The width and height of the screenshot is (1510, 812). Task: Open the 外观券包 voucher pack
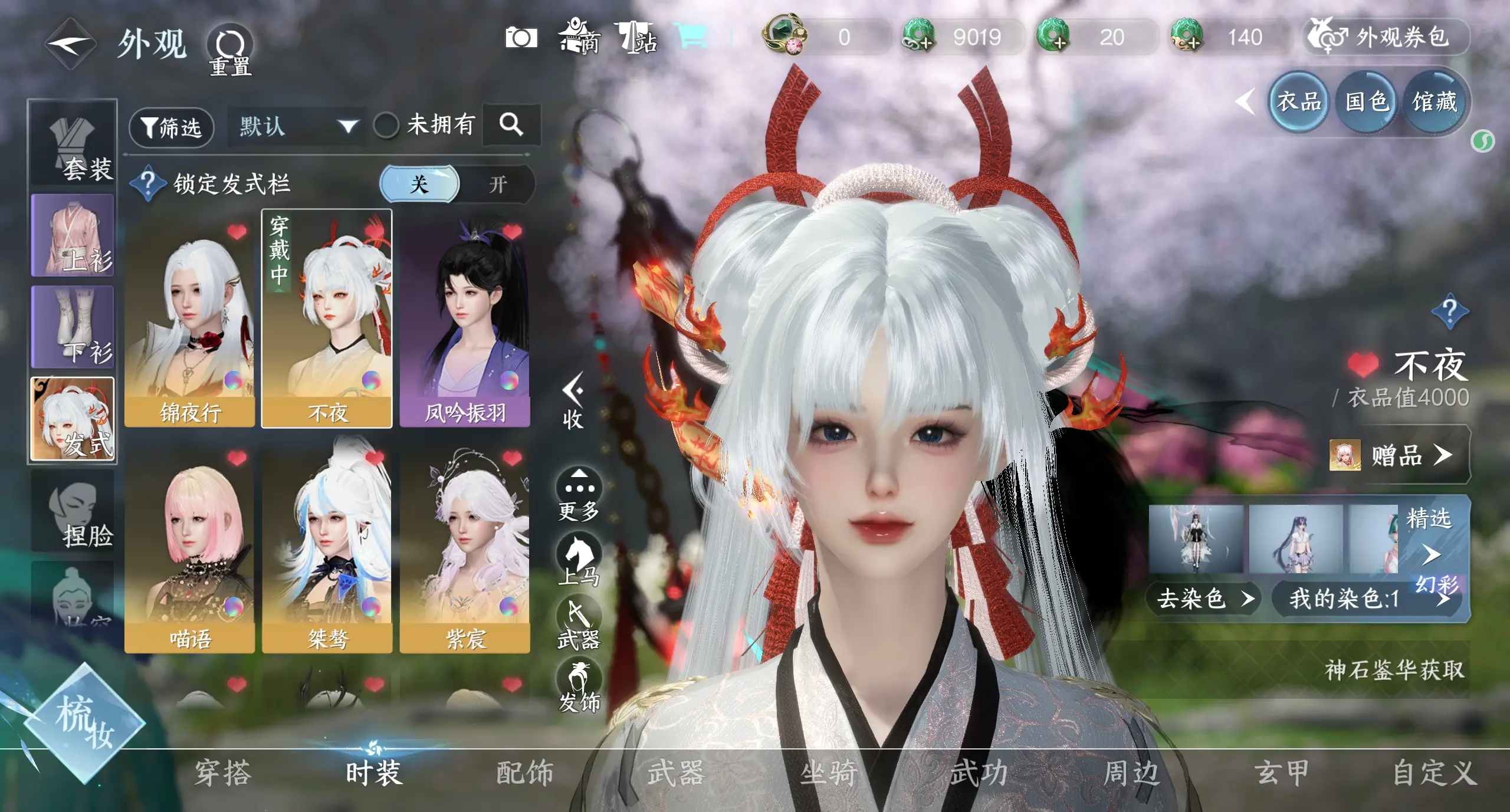[x=1386, y=38]
